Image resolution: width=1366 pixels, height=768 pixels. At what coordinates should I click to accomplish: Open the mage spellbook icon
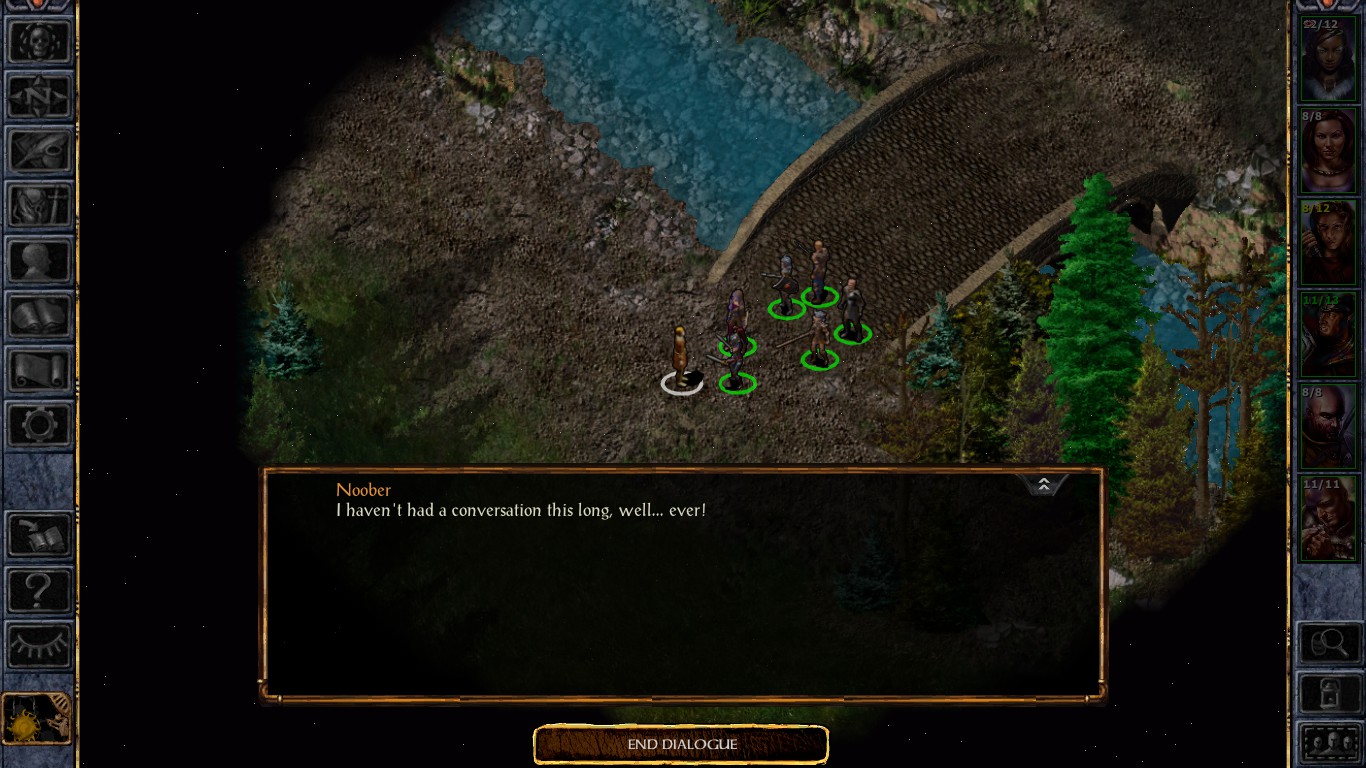click(39, 316)
